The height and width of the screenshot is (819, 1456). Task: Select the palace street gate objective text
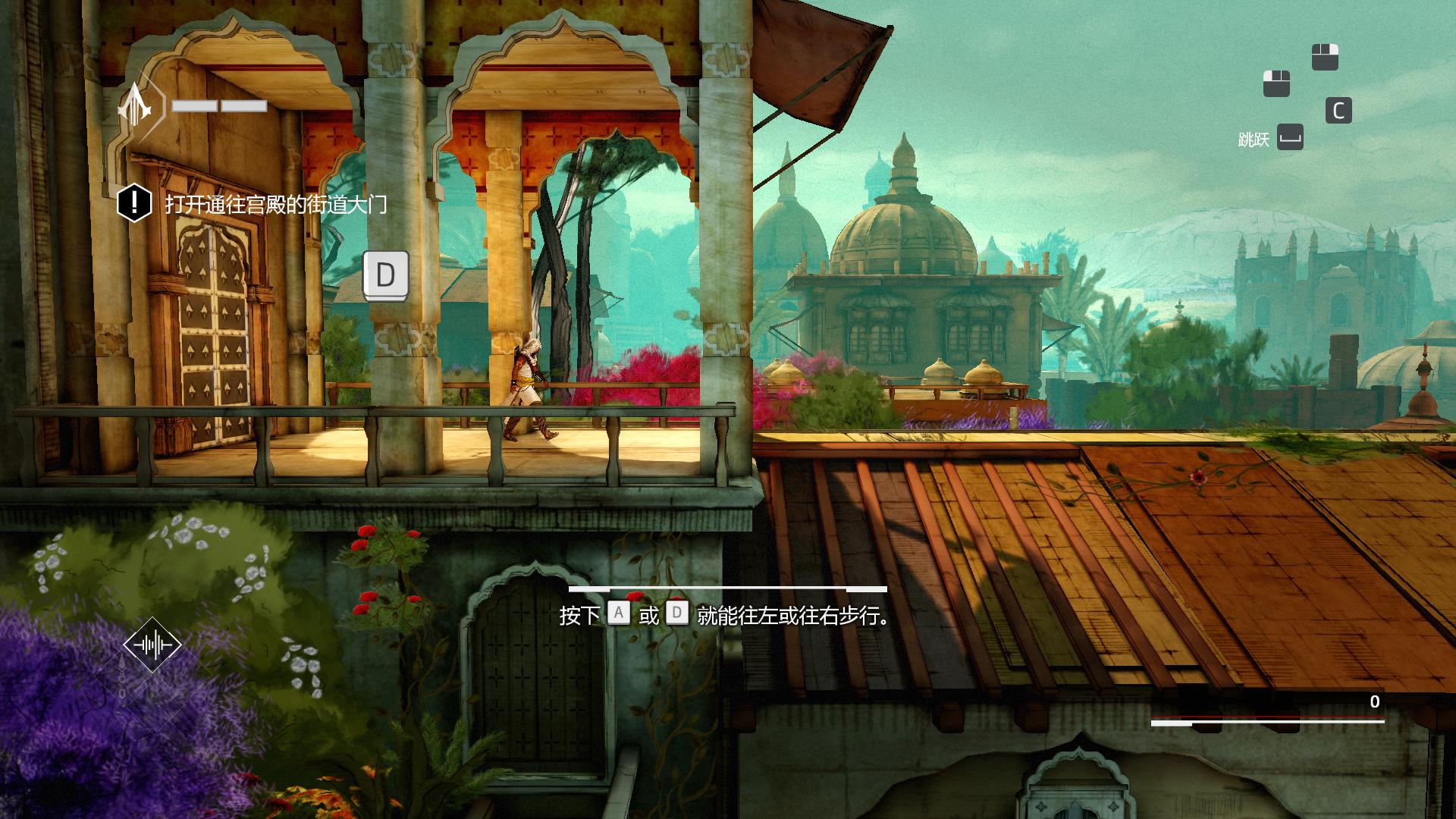pyautogui.click(x=276, y=204)
